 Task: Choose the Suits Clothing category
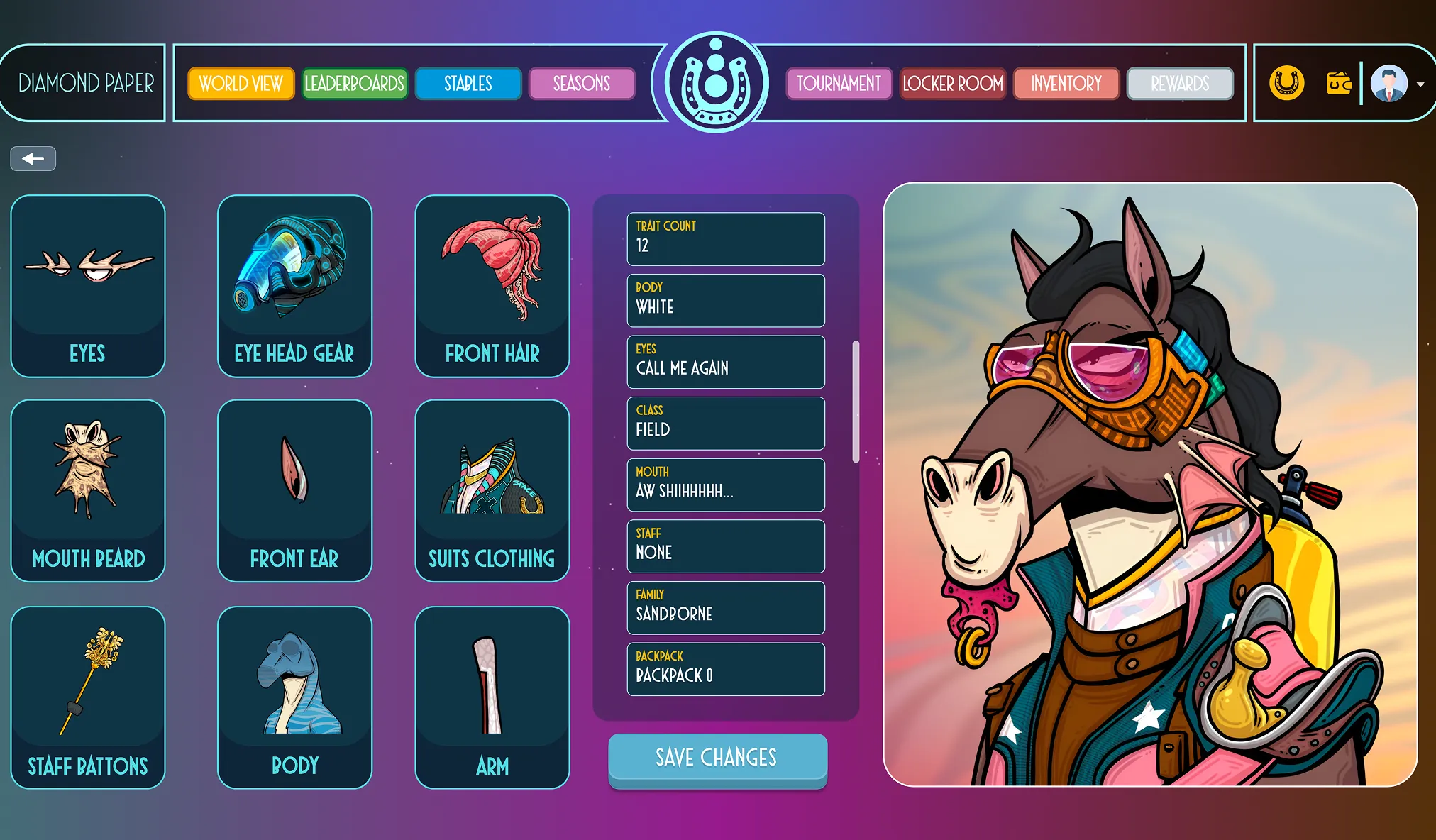492,490
